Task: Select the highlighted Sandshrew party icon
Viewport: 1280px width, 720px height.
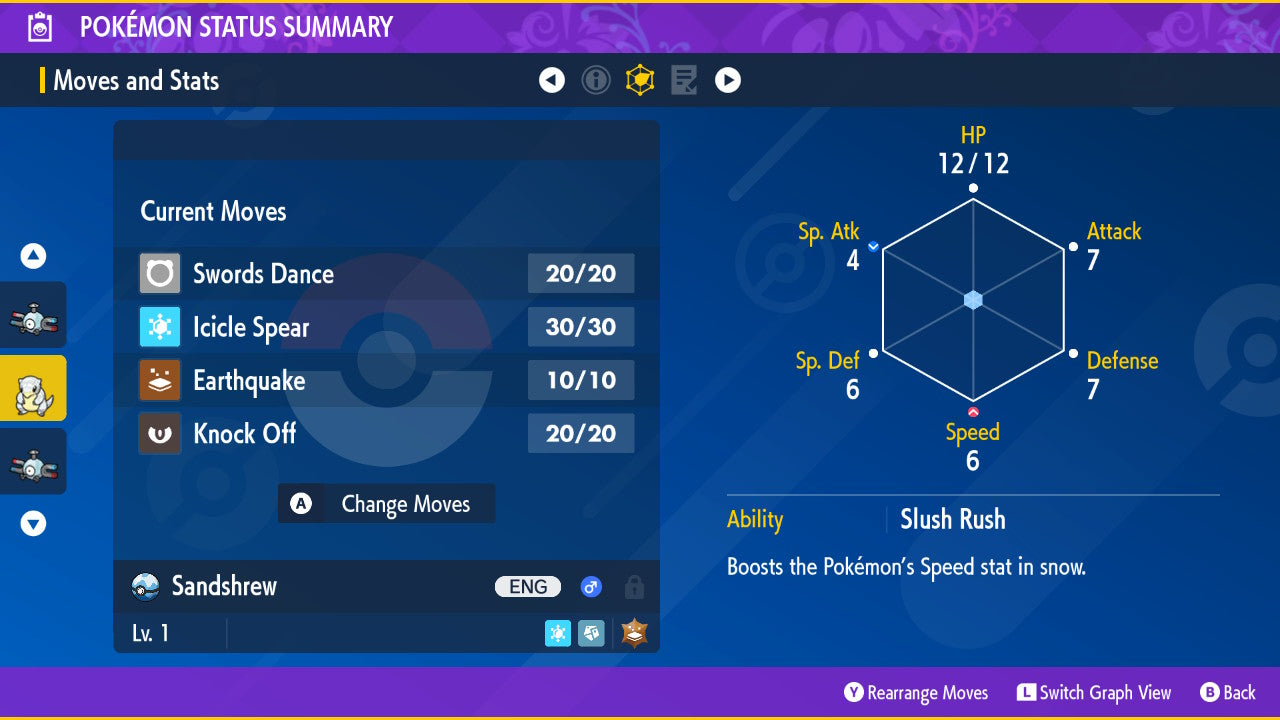Action: coord(33,389)
